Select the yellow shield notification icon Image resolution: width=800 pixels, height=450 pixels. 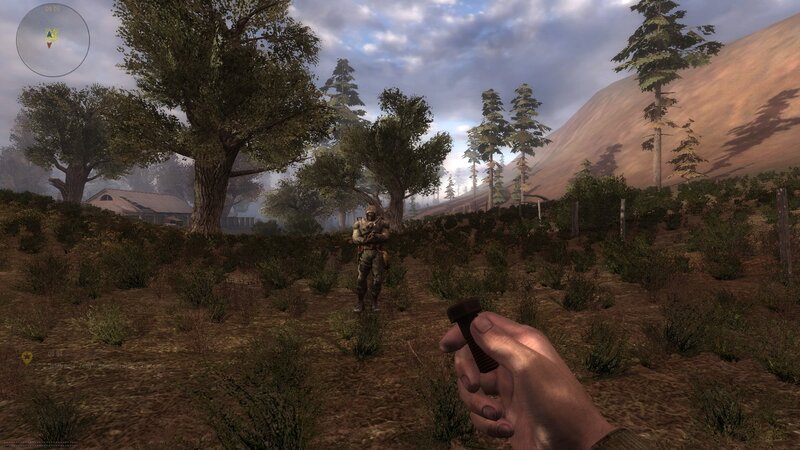point(27,357)
